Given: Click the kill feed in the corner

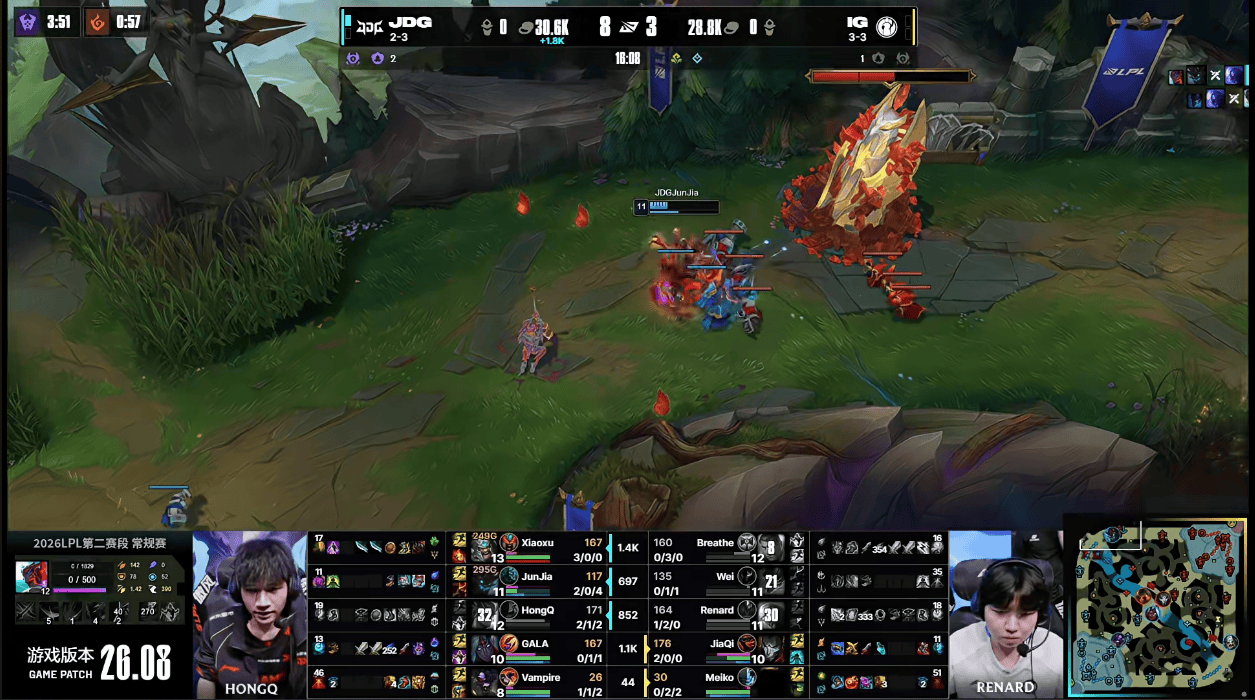Looking at the screenshot, I should [1208, 87].
